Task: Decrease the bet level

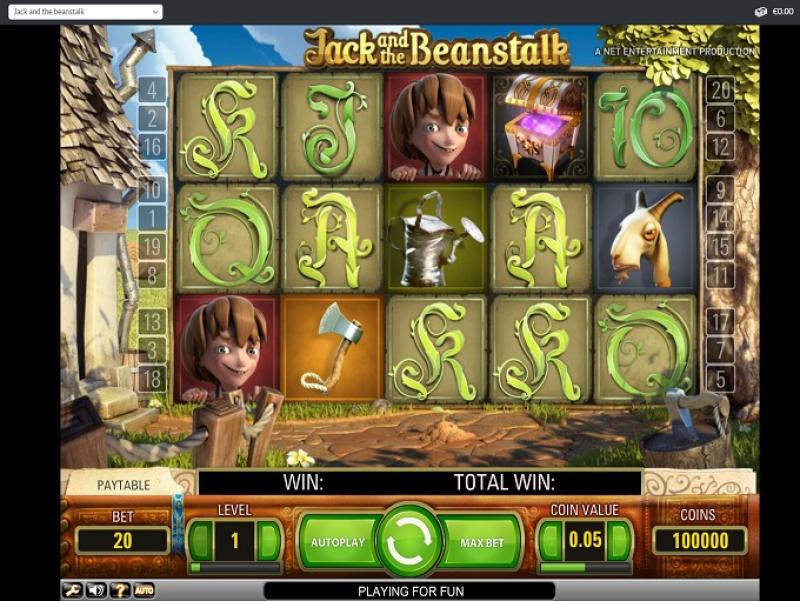Action: 202,541
